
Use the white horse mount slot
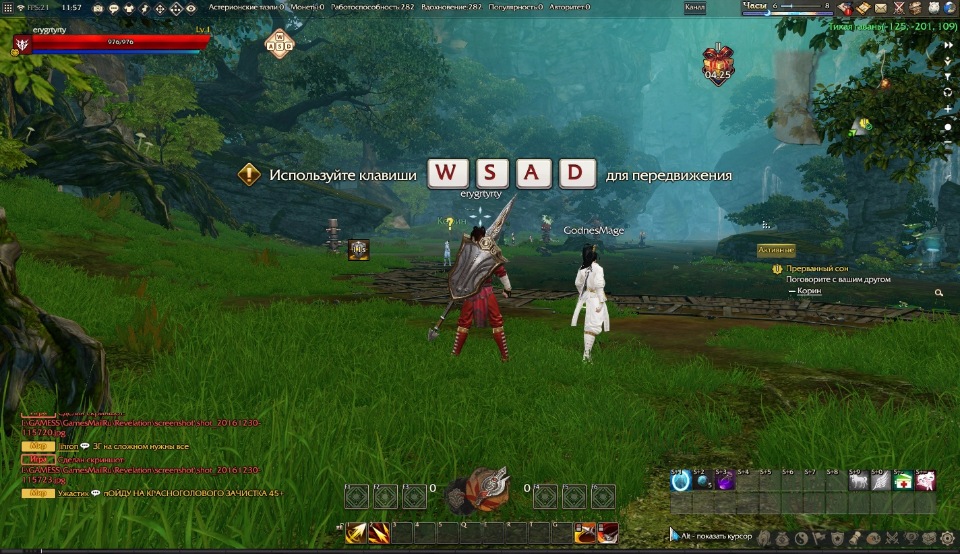[857, 481]
